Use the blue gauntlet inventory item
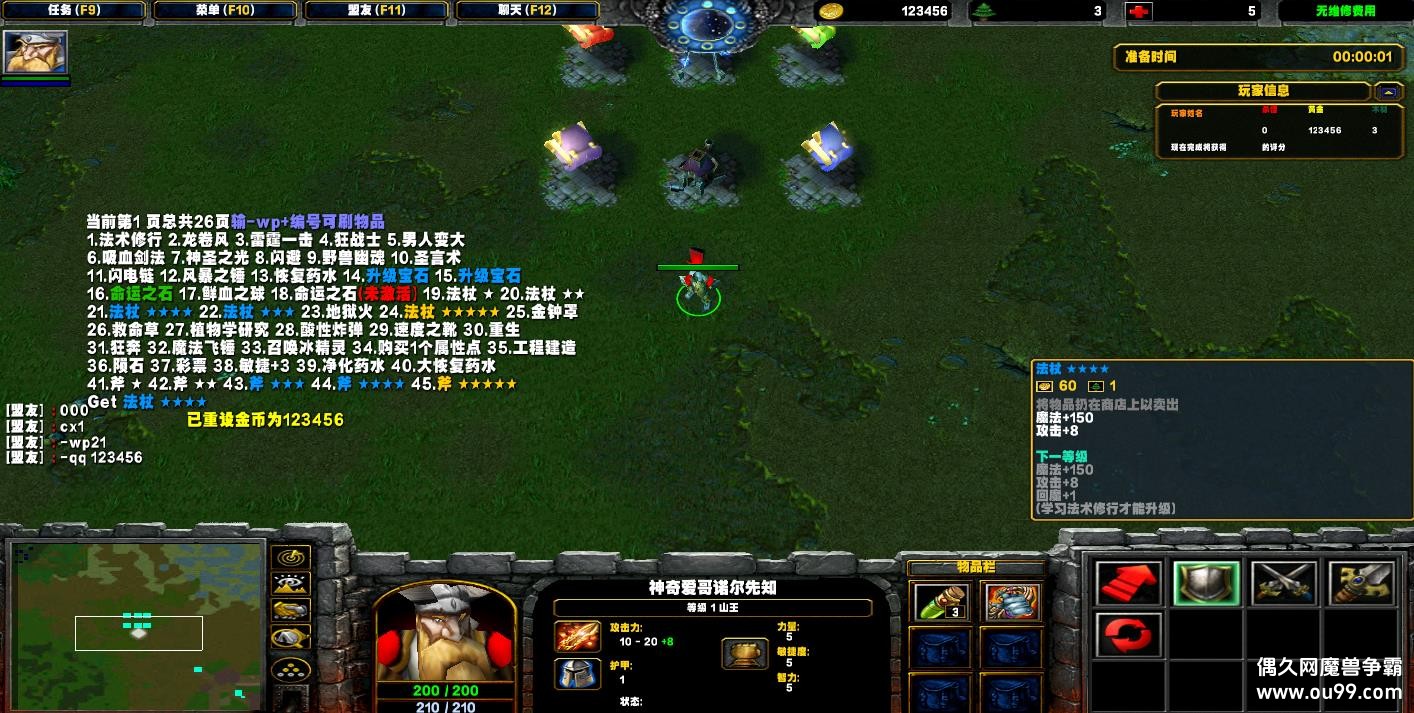The image size is (1414, 713). click(1012, 601)
